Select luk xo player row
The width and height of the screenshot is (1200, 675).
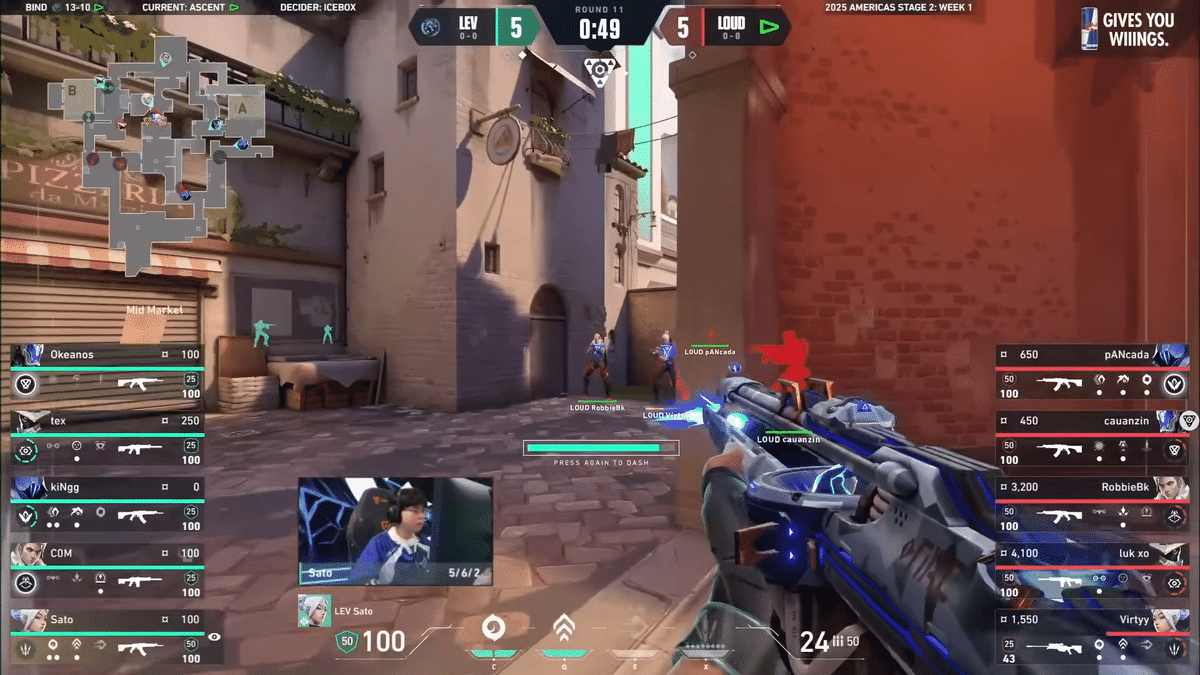[1092, 569]
